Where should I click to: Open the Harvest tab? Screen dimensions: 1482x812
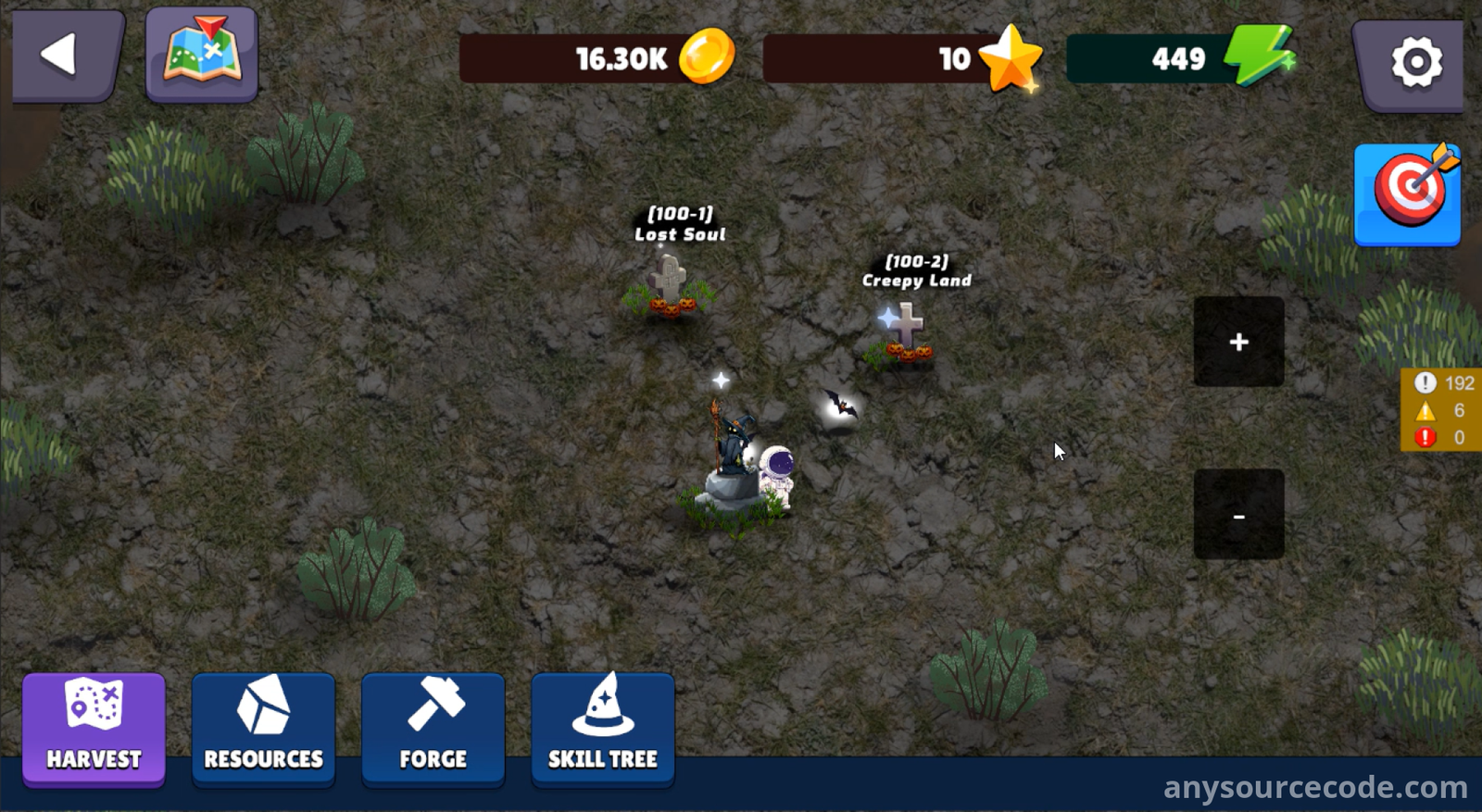coord(94,729)
